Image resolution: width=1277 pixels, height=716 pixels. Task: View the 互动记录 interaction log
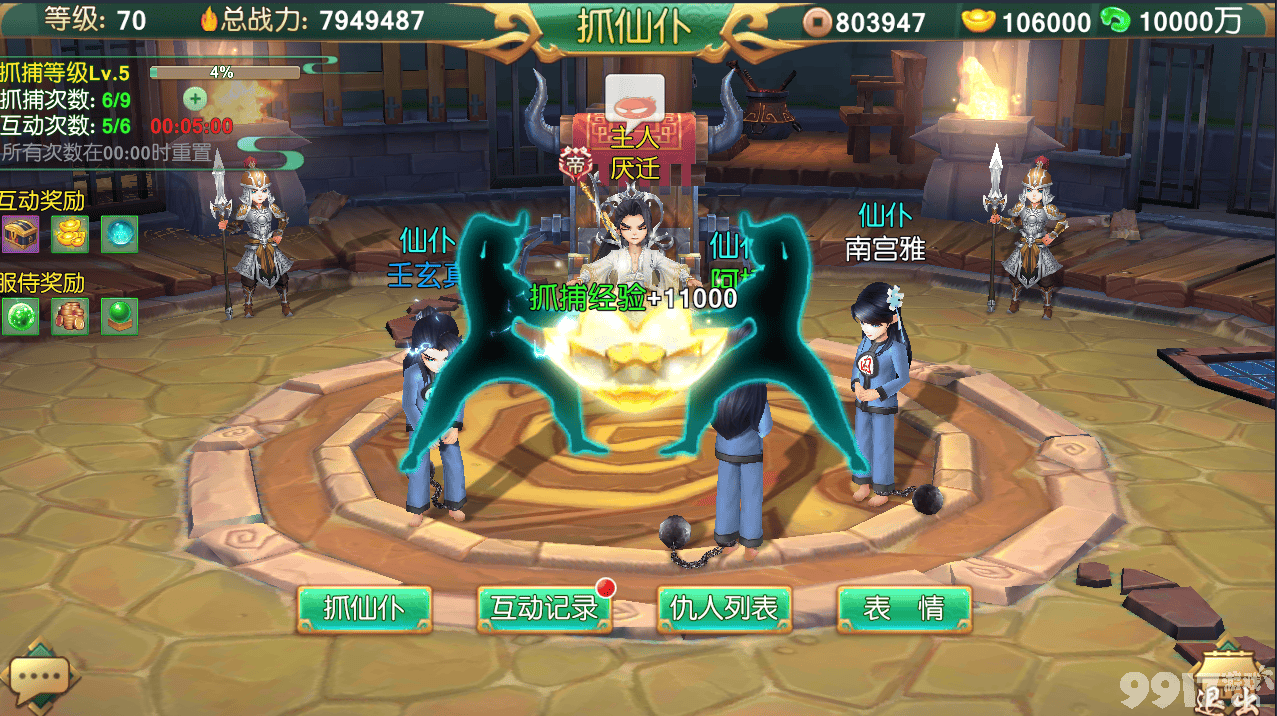(x=544, y=609)
